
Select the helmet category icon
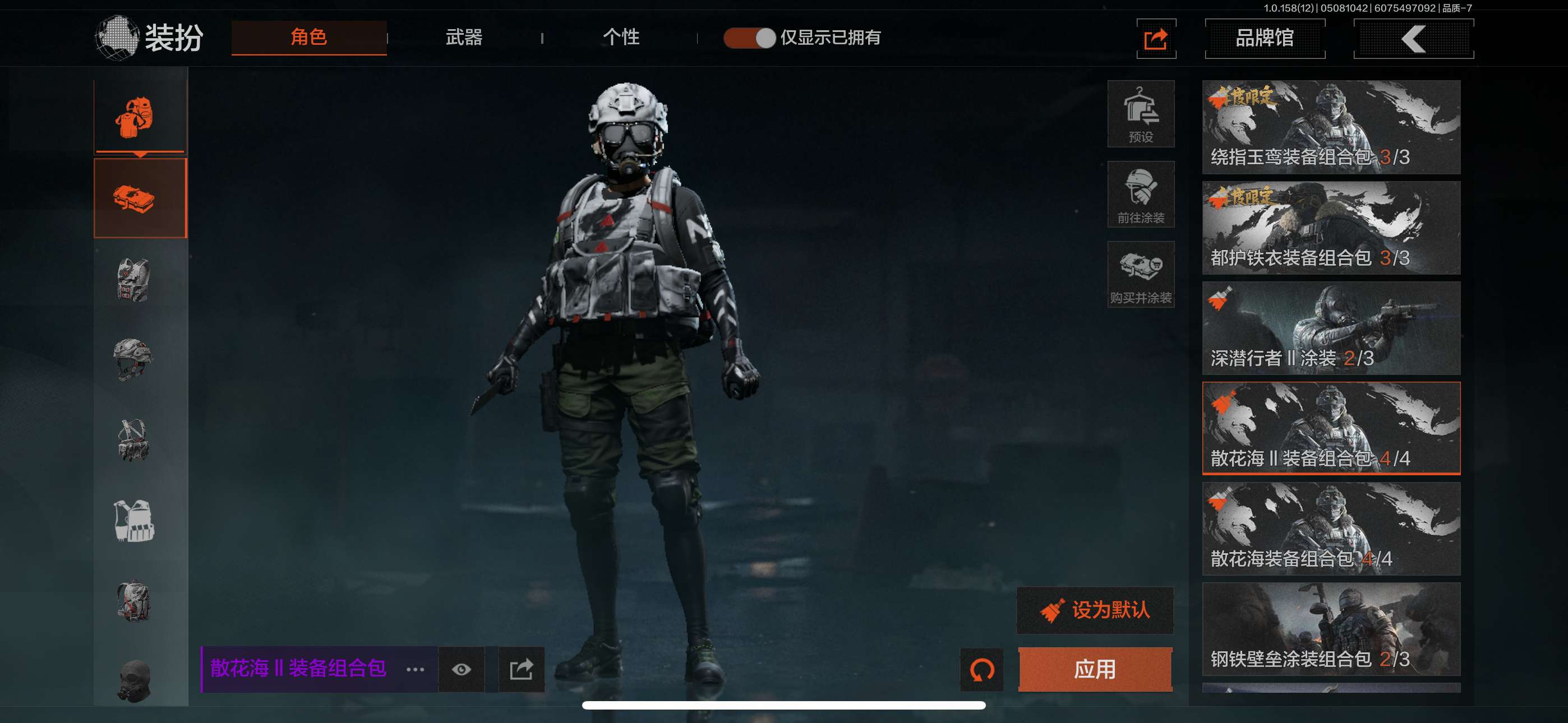tap(133, 359)
